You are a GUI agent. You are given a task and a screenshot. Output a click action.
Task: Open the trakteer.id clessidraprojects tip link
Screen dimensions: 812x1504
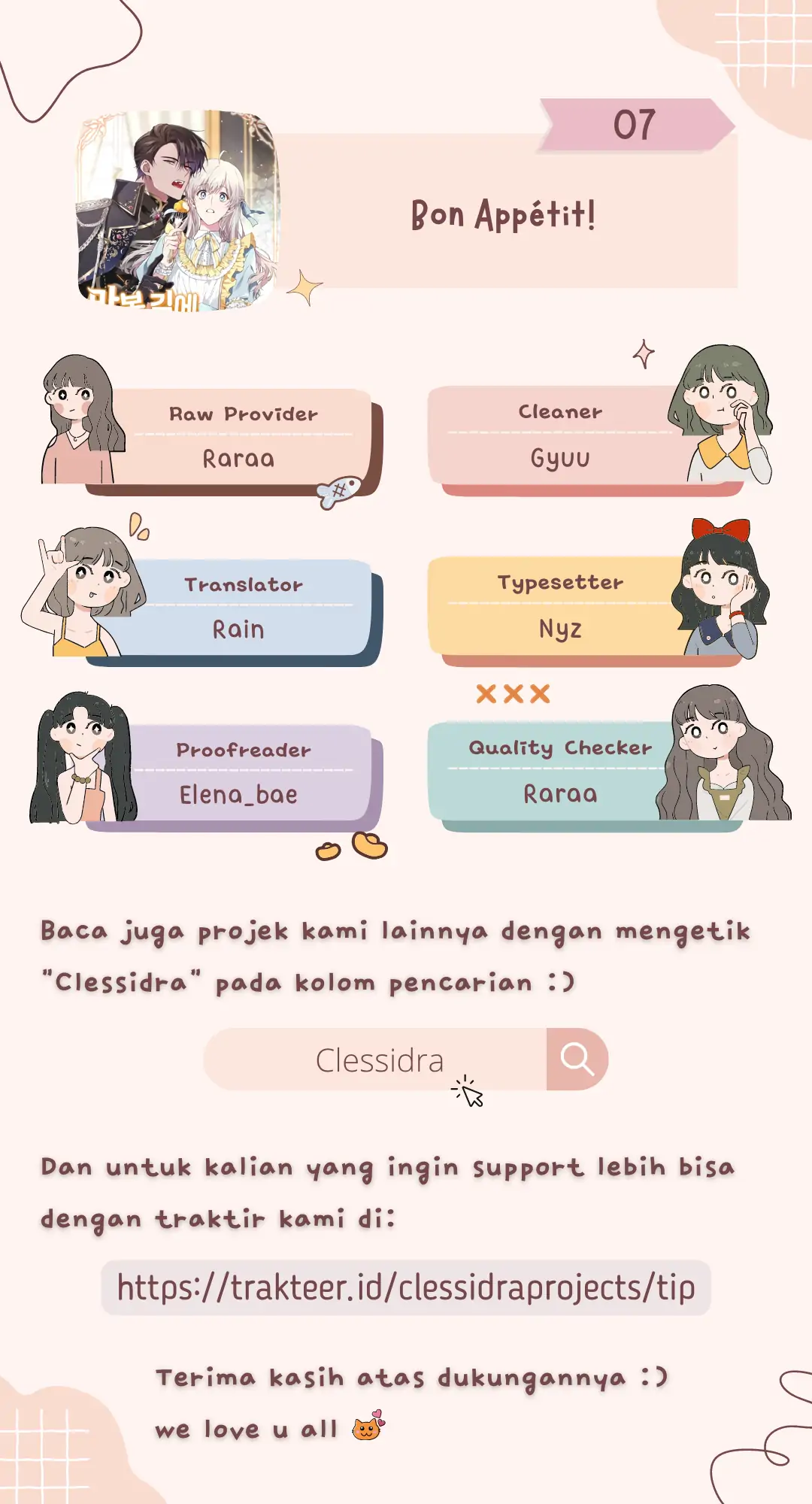406,1287
